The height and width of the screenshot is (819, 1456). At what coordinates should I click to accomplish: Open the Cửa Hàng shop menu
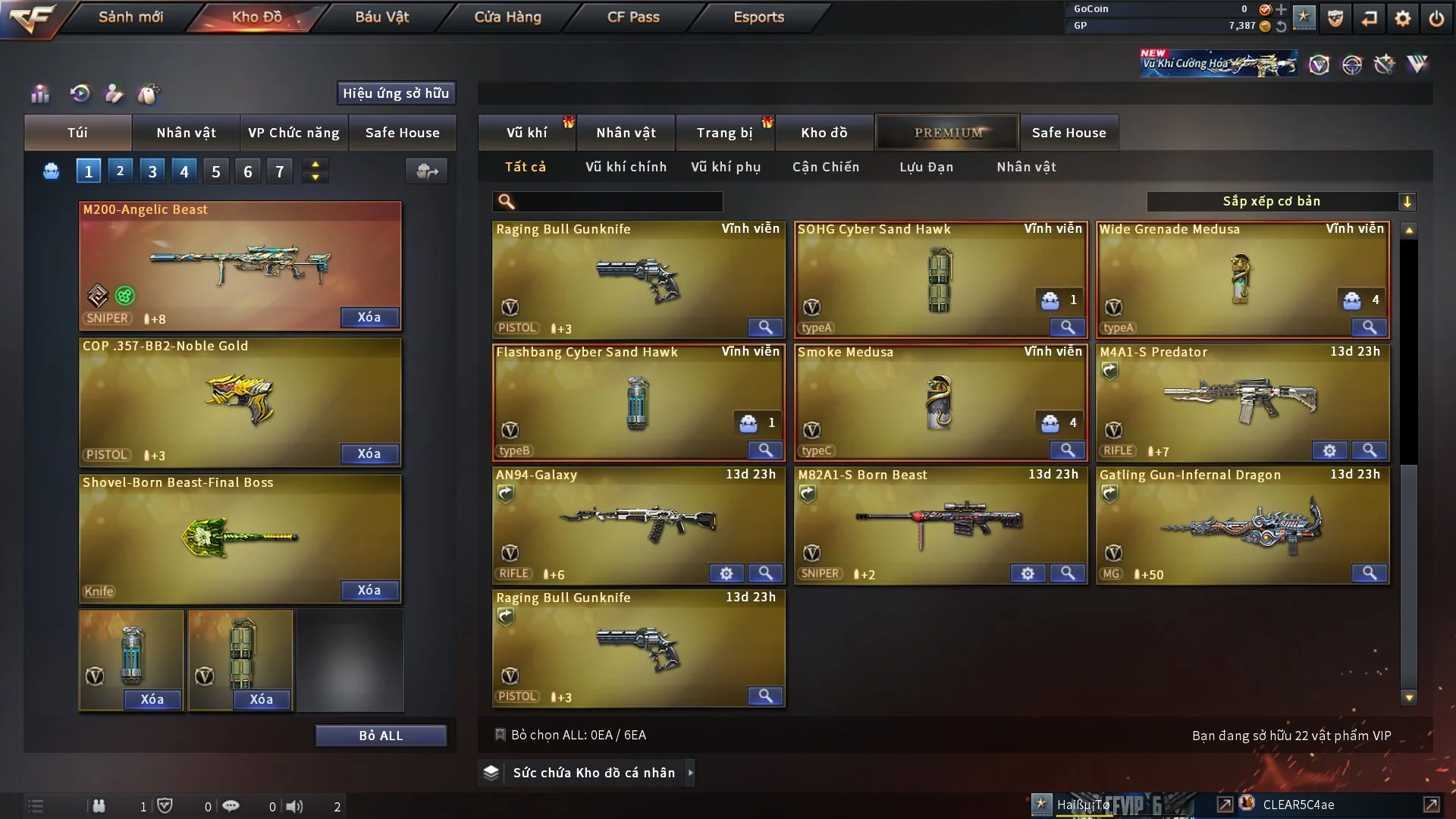pos(507,17)
